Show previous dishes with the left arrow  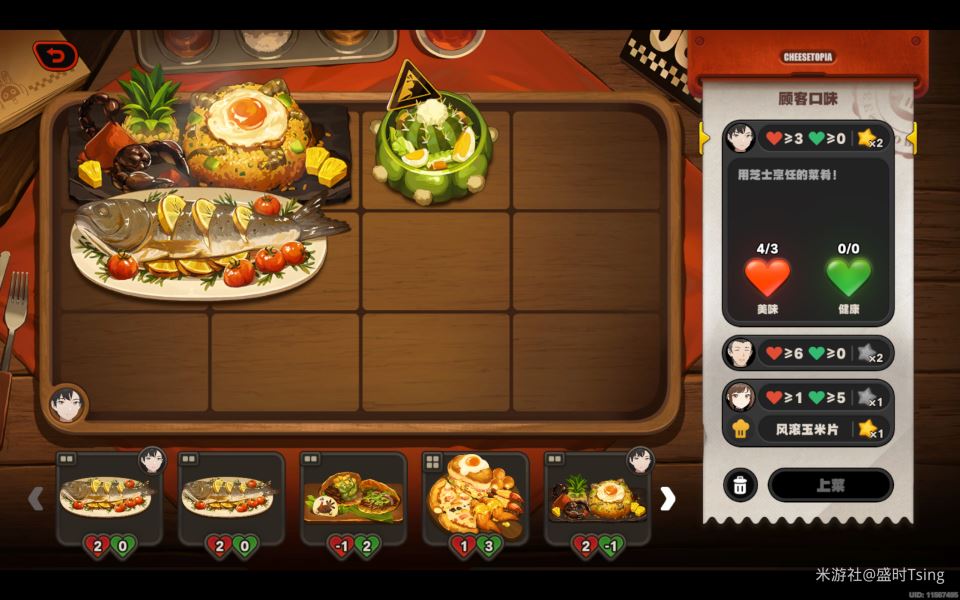[x=35, y=498]
